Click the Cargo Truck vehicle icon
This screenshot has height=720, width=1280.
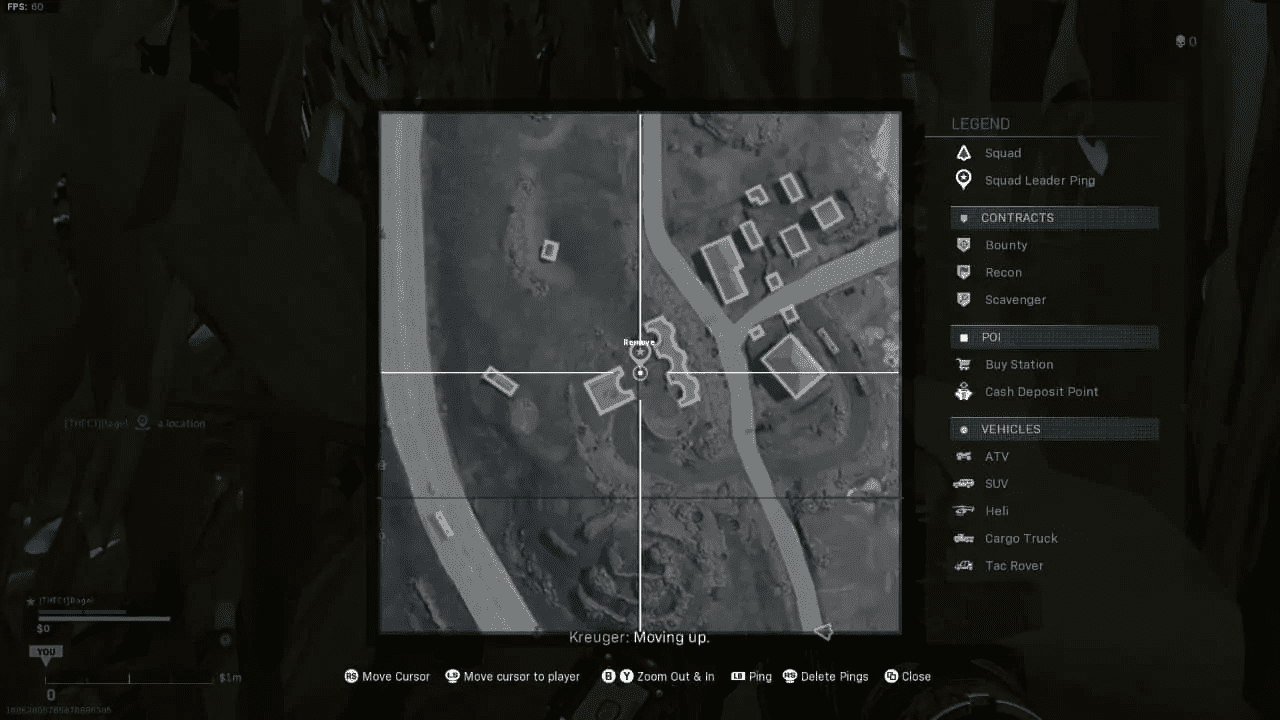(x=963, y=538)
